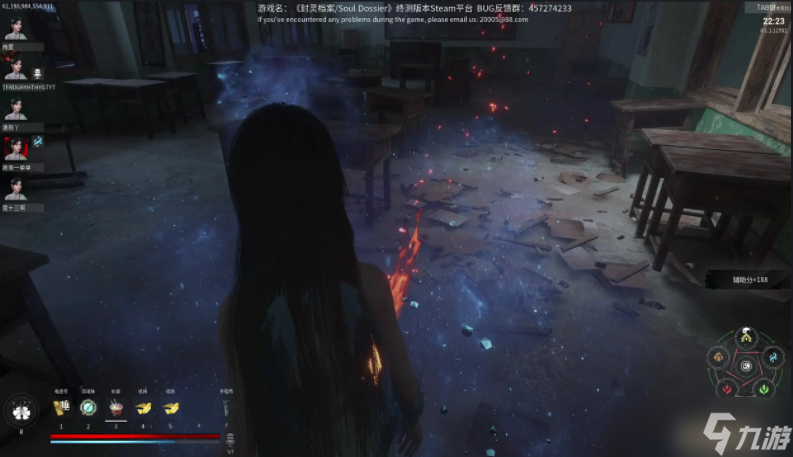Open the TAB menu button
The width and height of the screenshot is (793, 457).
(x=760, y=7)
